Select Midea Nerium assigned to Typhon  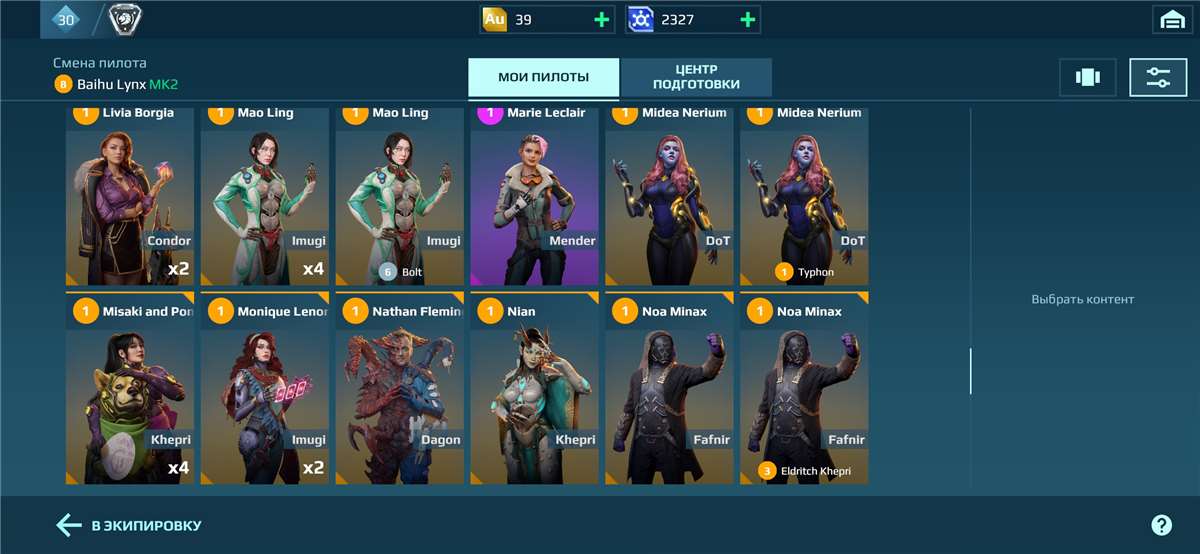click(x=804, y=200)
